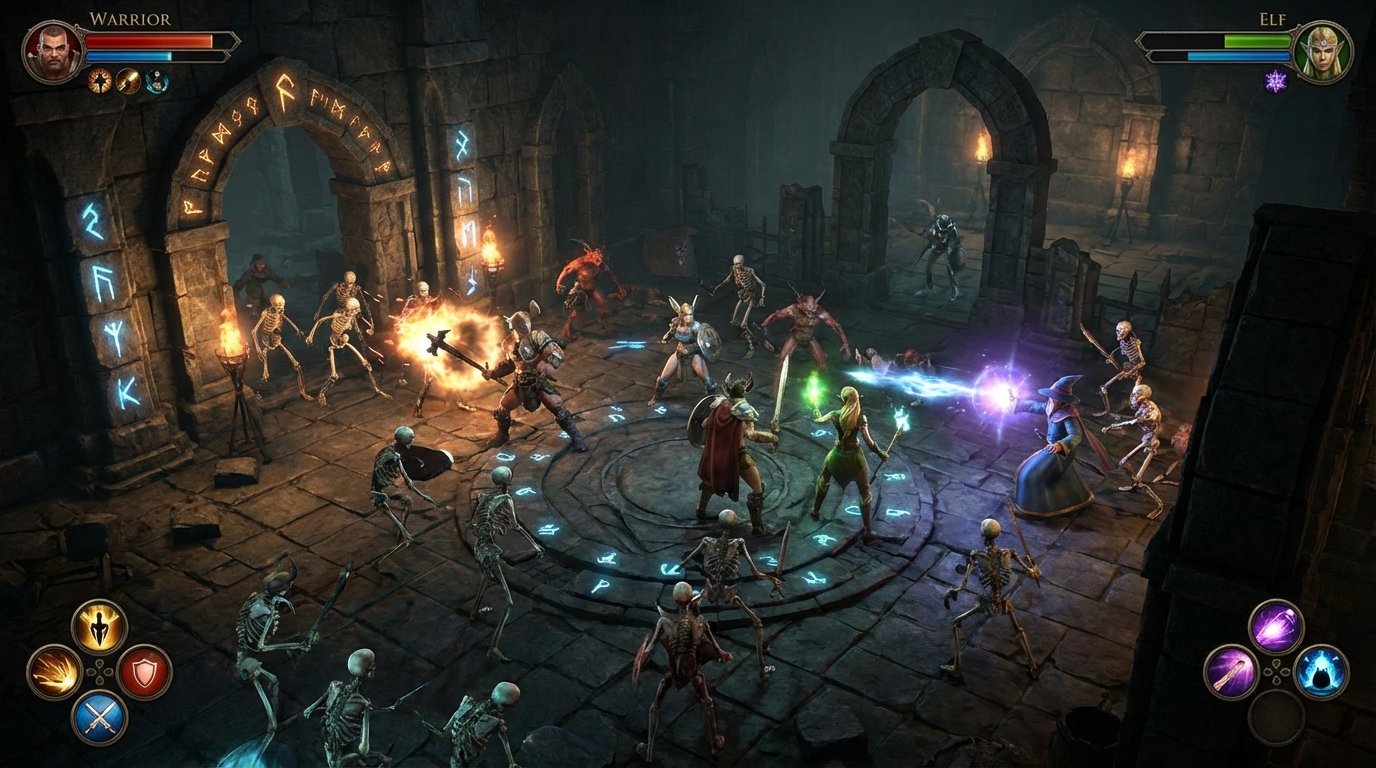Use the fiery slash ability
The height and width of the screenshot is (768, 1376).
click(54, 672)
